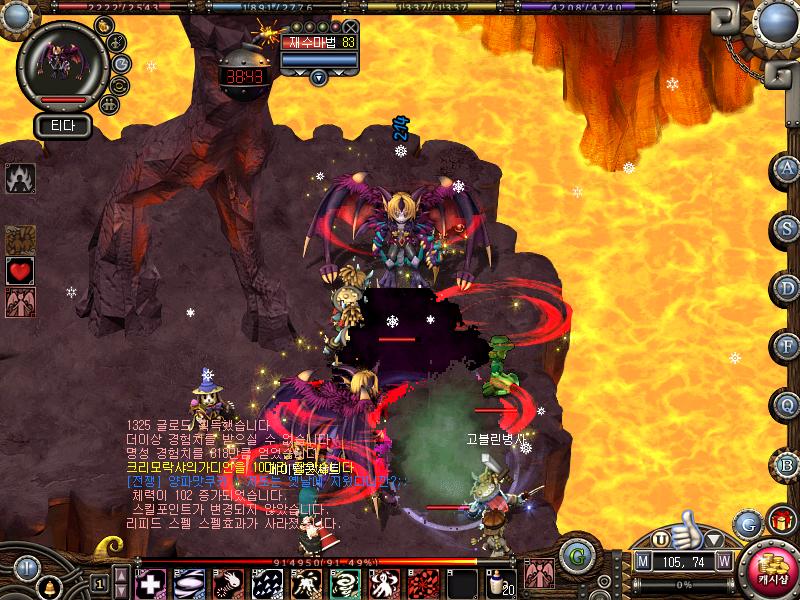
Task: Click the F shortcut button on right edge
Action: click(x=787, y=346)
